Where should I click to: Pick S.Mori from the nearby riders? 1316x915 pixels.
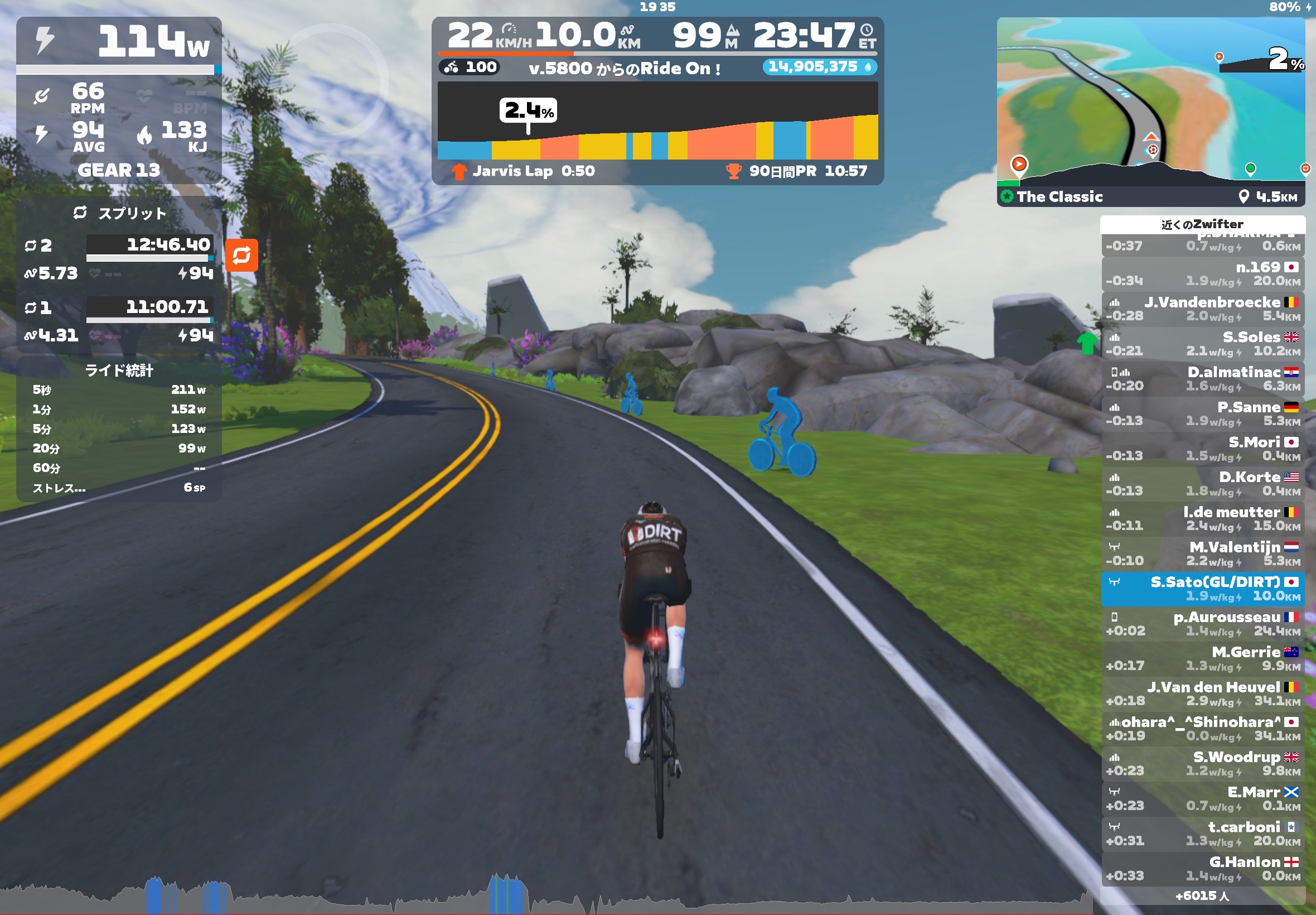(1203, 449)
